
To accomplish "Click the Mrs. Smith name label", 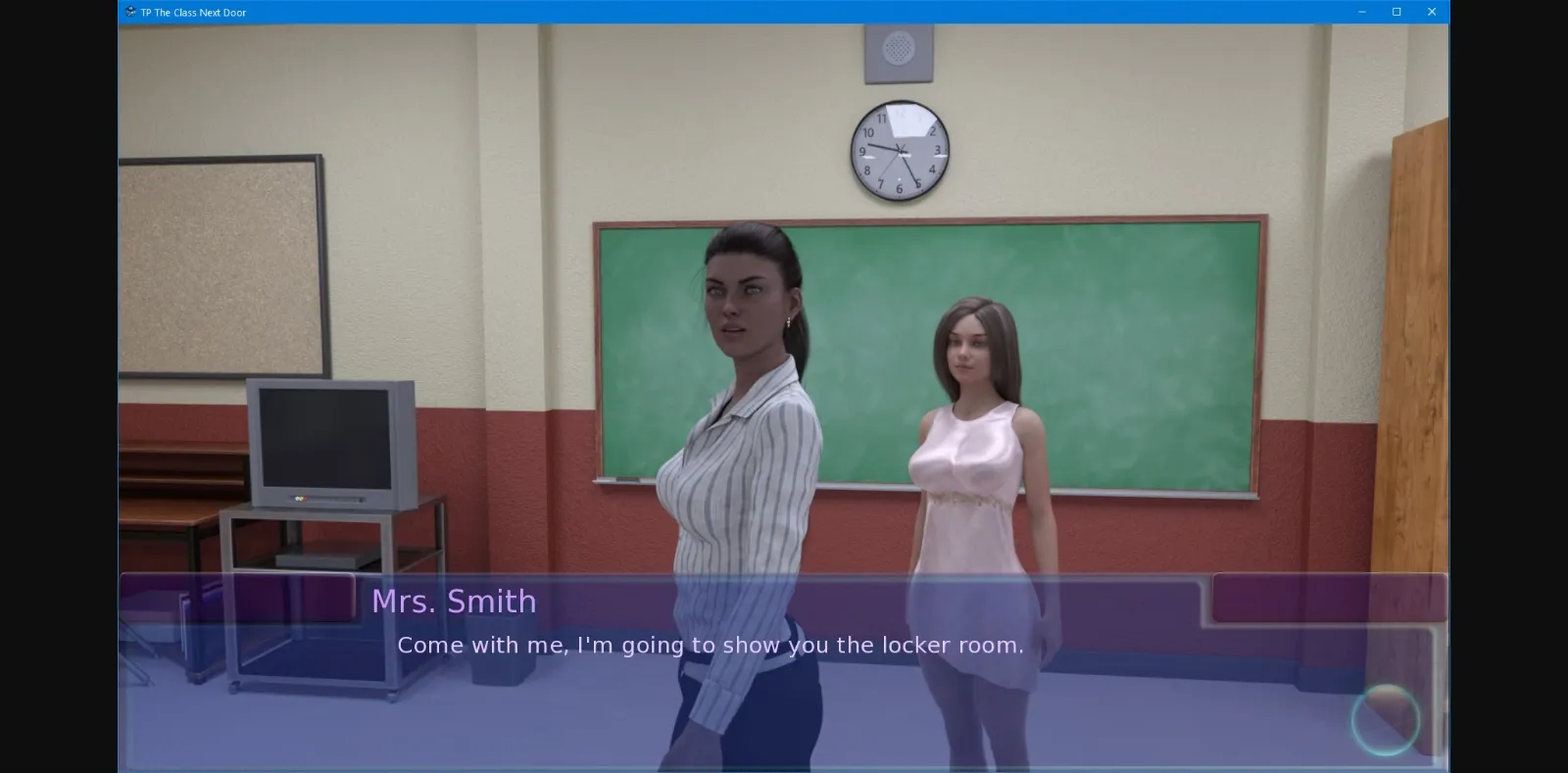I will point(456,601).
